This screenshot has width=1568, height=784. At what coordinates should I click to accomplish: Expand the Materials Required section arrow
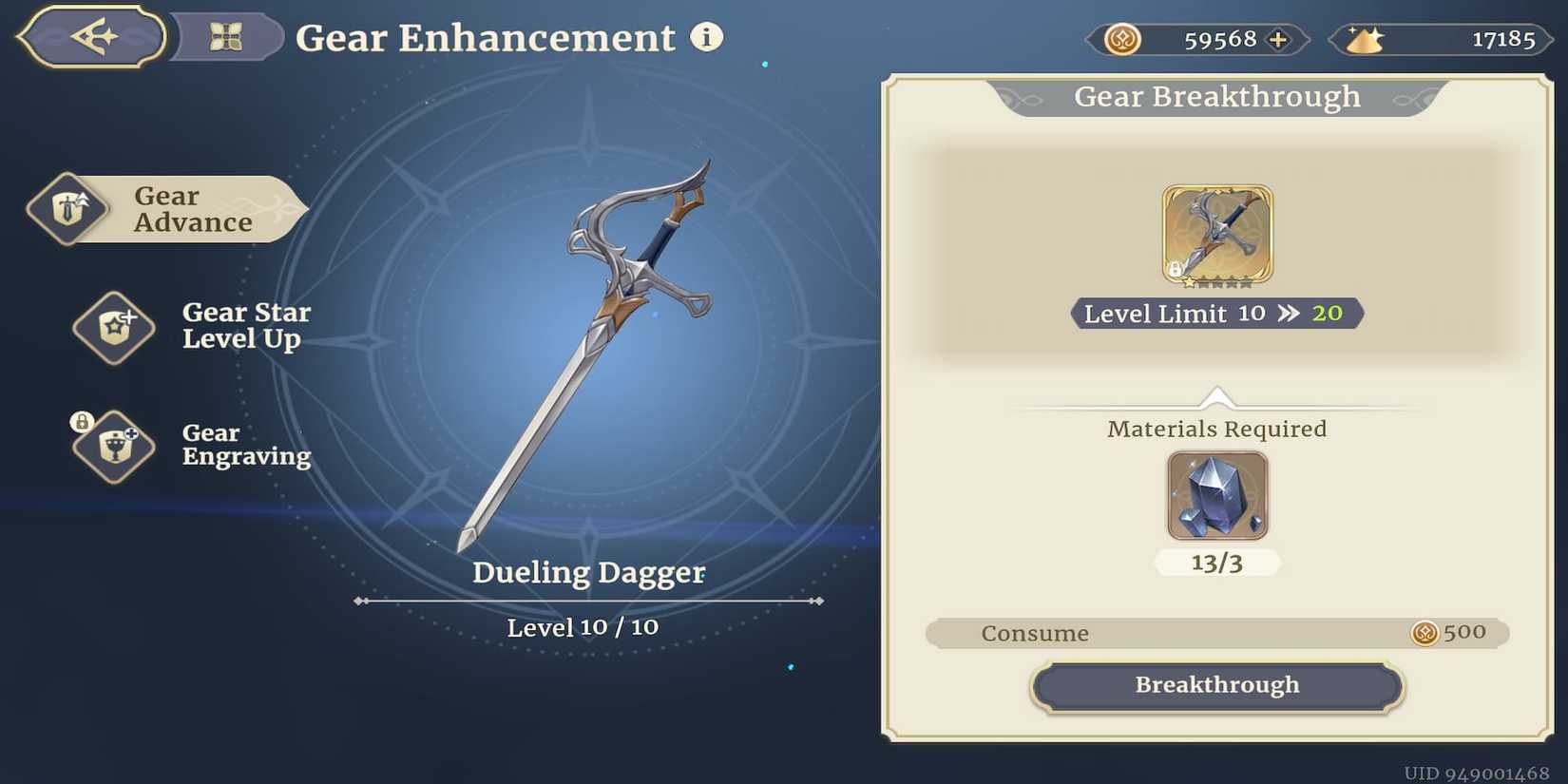pyautogui.click(x=1217, y=394)
